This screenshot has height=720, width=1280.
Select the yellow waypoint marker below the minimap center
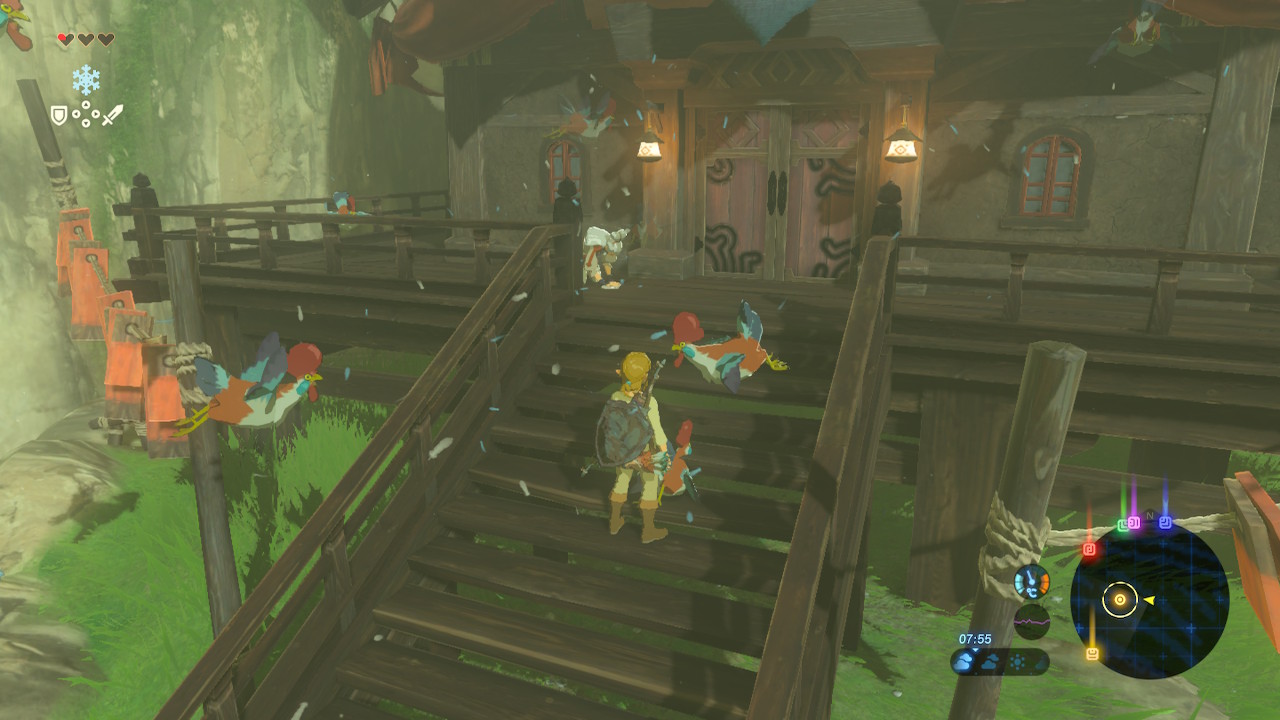1091,653
